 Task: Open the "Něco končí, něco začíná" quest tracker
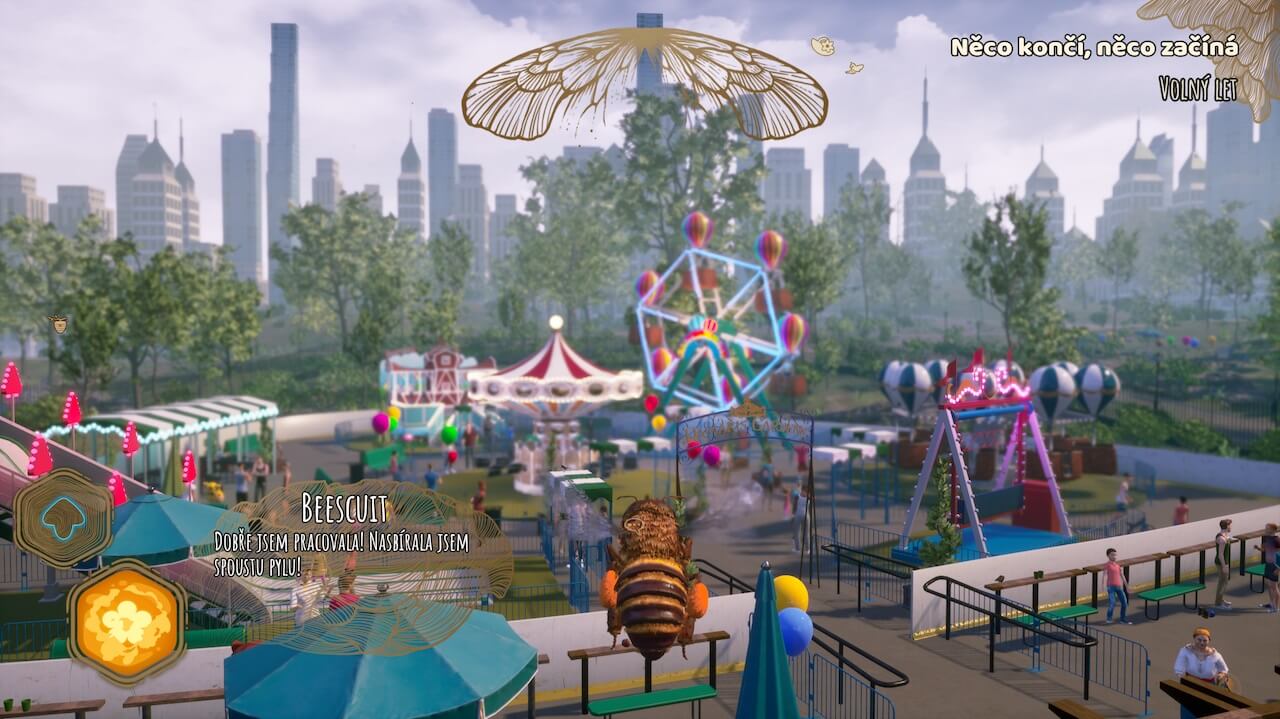pyautogui.click(x=1094, y=47)
